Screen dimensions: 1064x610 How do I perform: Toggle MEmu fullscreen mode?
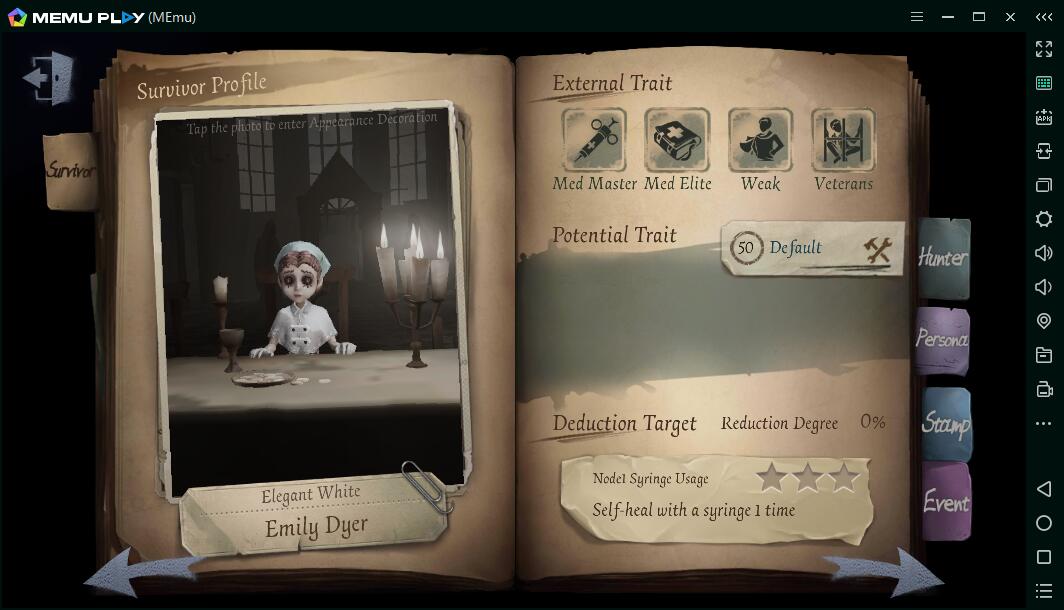(x=1044, y=49)
